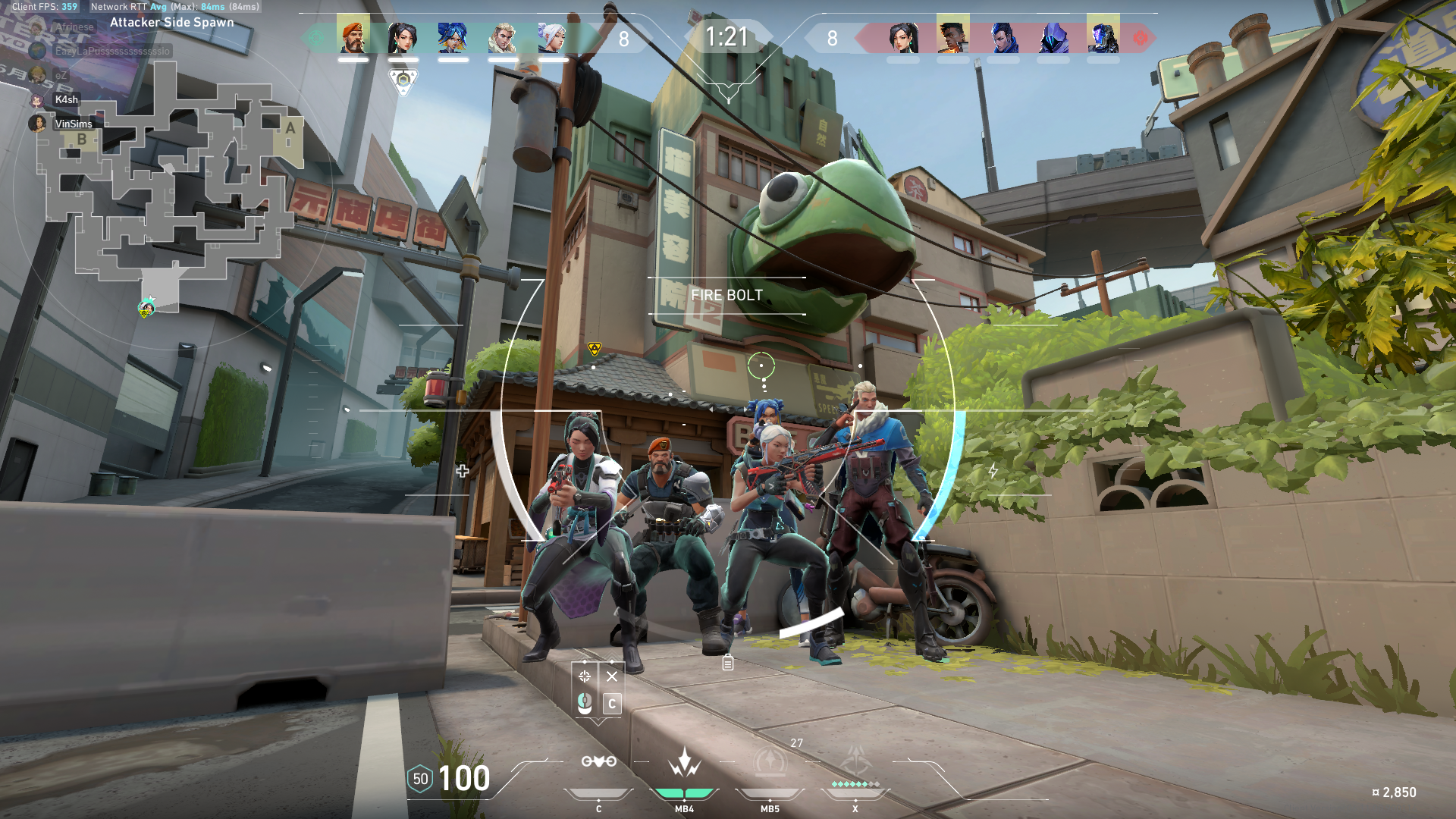Activate the C ability icon

(598, 761)
